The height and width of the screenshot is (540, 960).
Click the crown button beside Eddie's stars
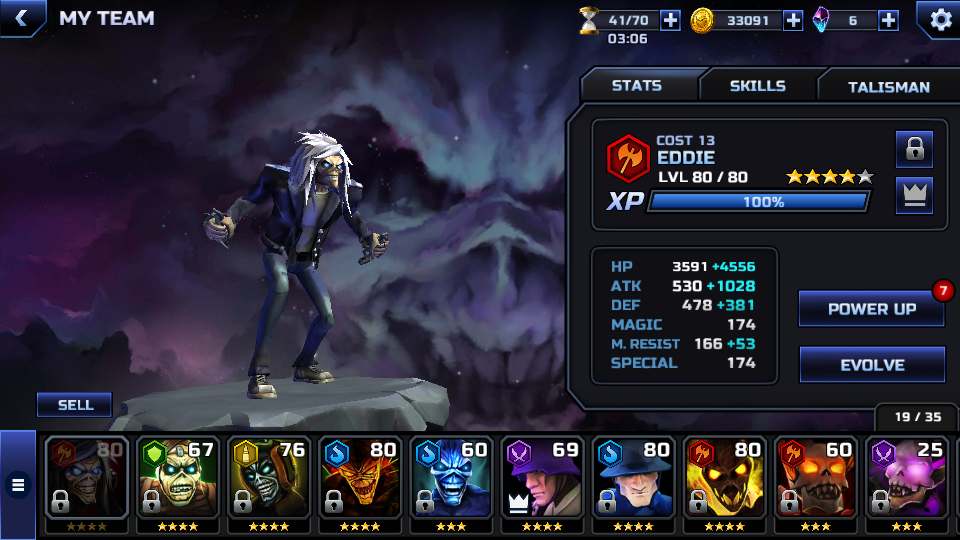click(x=914, y=196)
